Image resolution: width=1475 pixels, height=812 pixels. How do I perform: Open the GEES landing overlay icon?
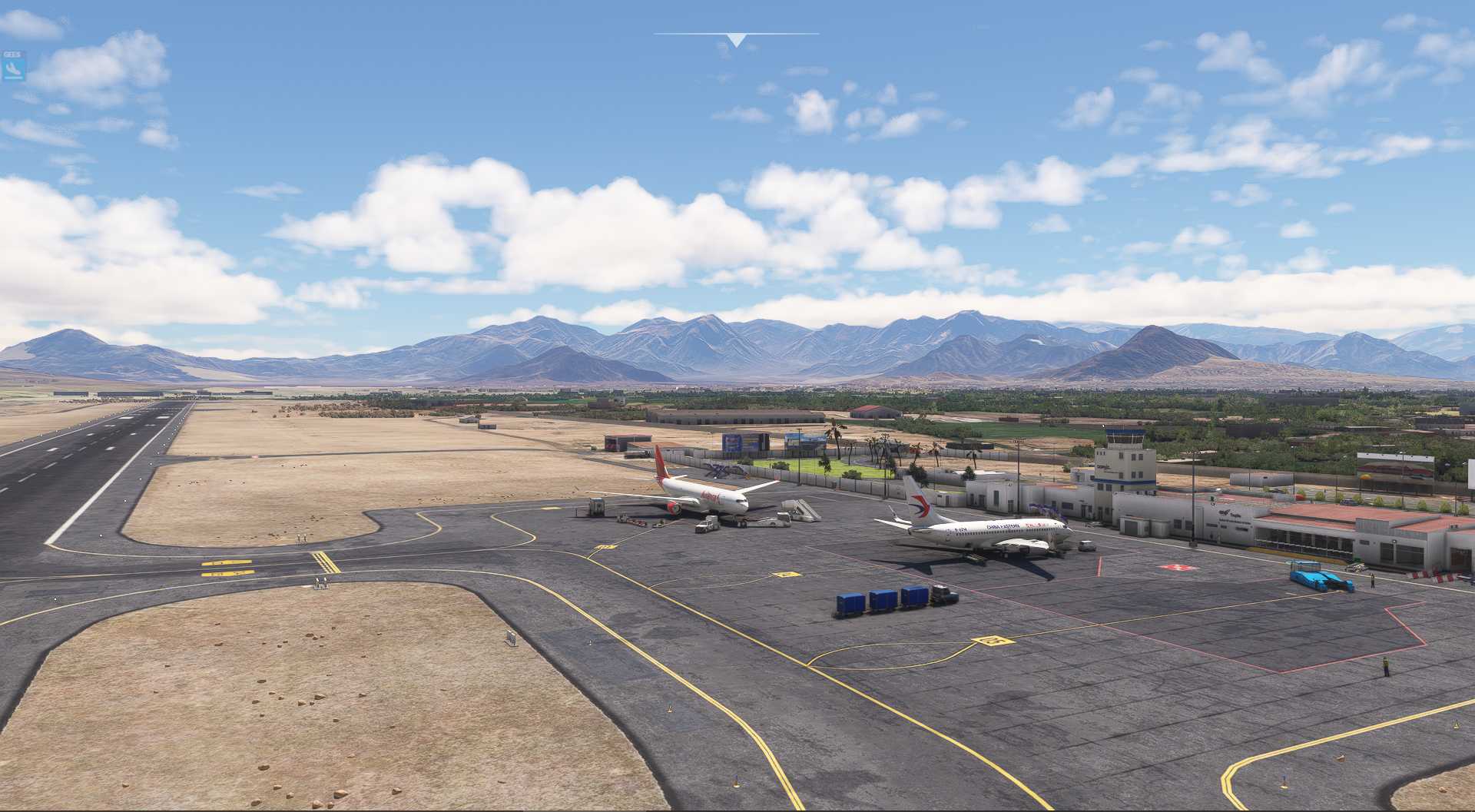pyautogui.click(x=14, y=67)
